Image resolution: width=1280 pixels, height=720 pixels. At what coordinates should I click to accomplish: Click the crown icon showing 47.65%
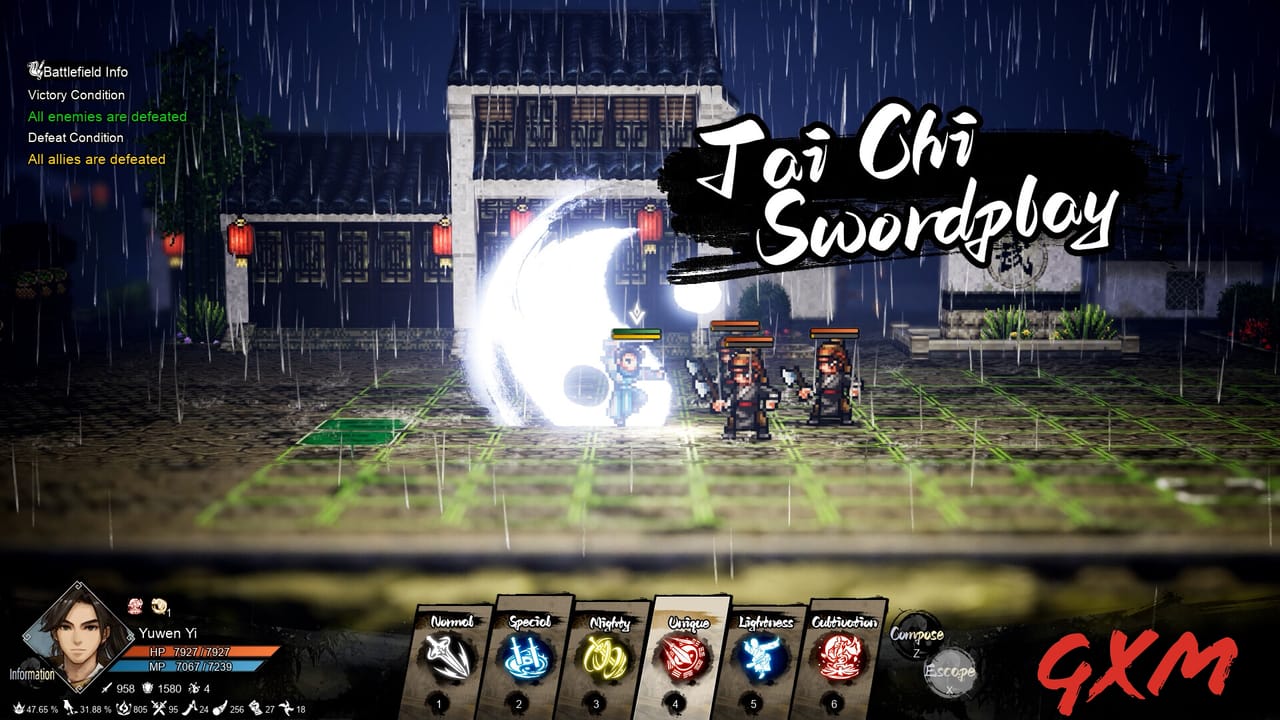[20, 708]
